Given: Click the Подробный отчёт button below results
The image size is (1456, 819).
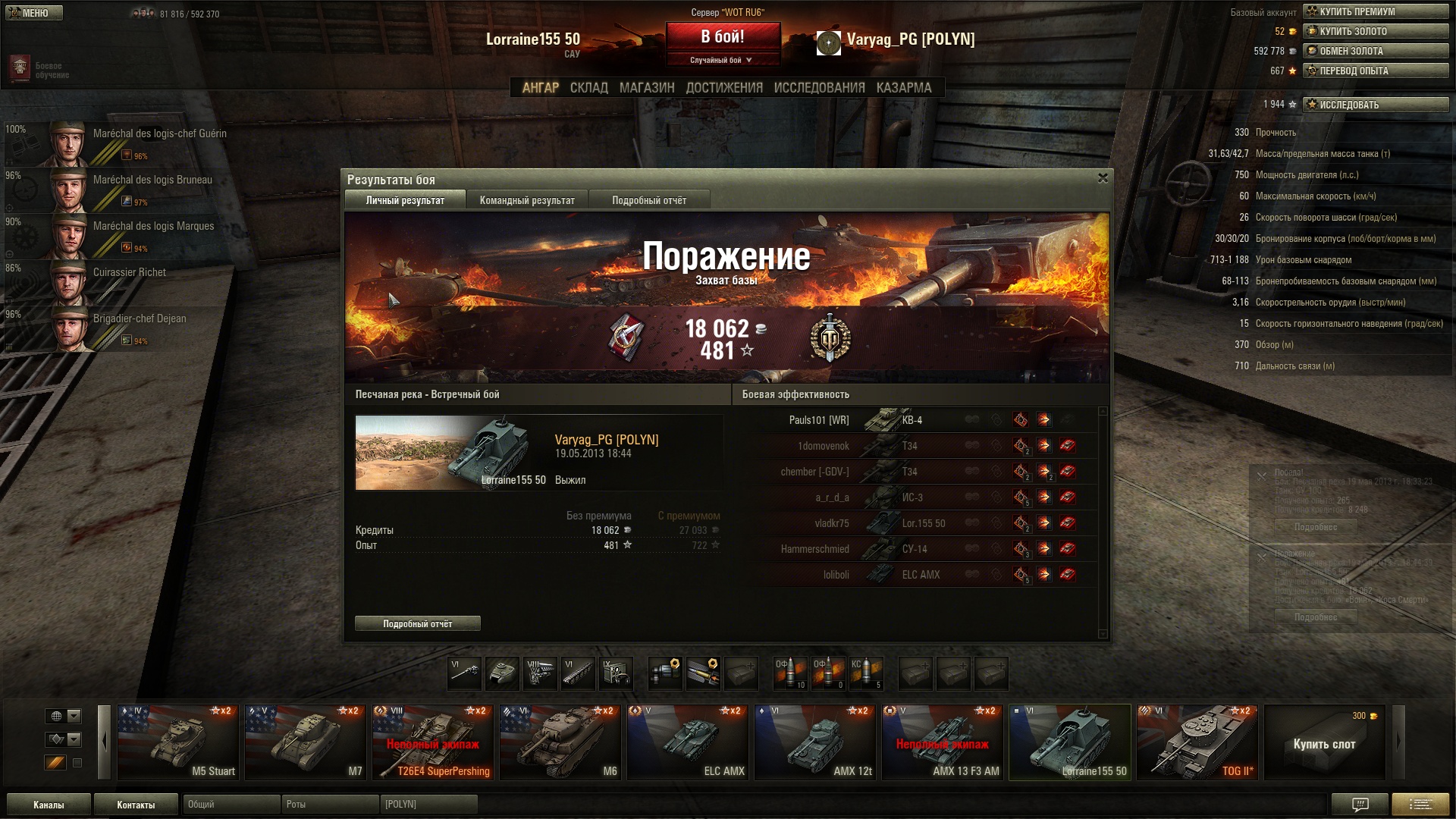Looking at the screenshot, I should pyautogui.click(x=417, y=623).
